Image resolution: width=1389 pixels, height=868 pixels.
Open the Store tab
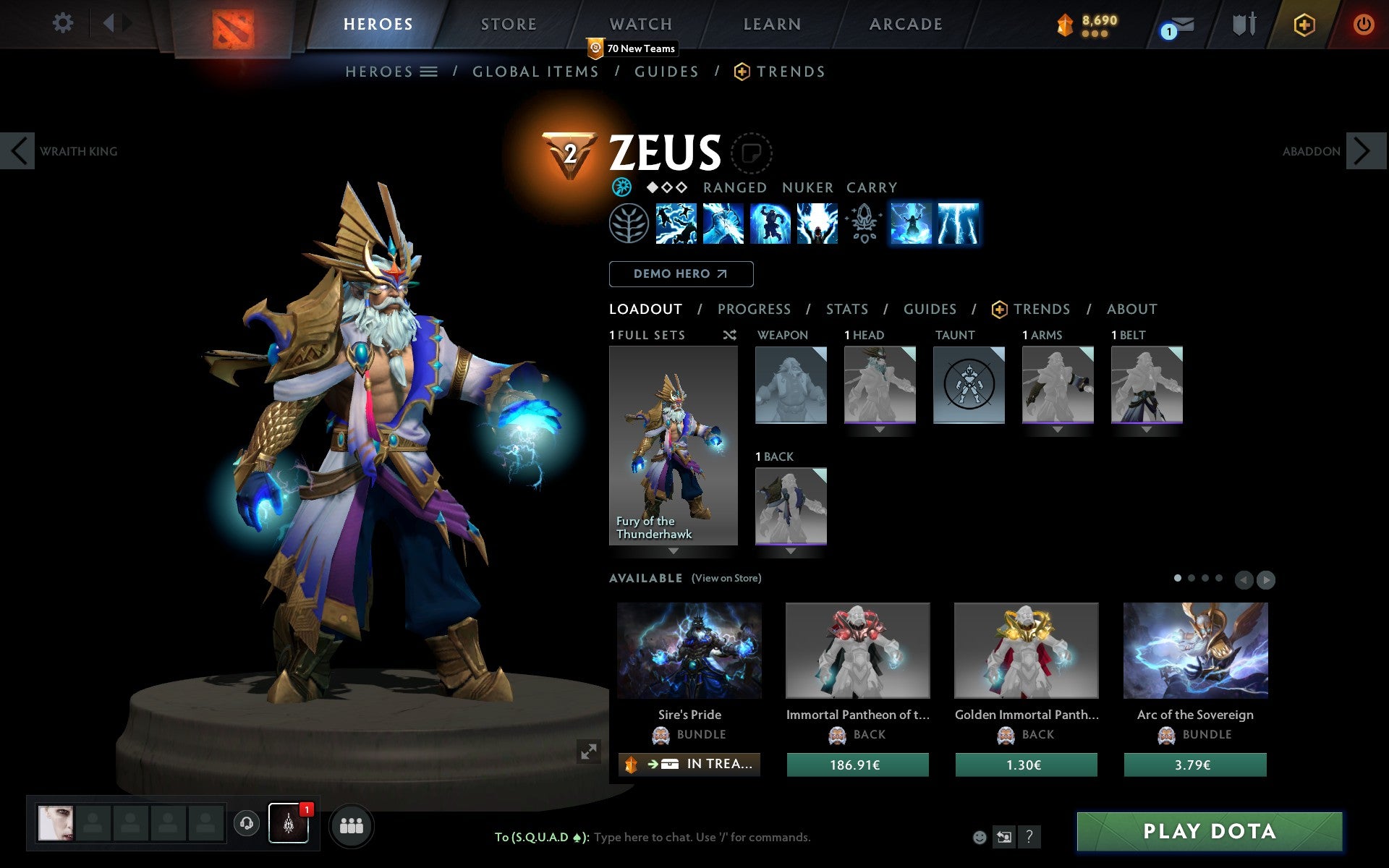[x=509, y=25]
